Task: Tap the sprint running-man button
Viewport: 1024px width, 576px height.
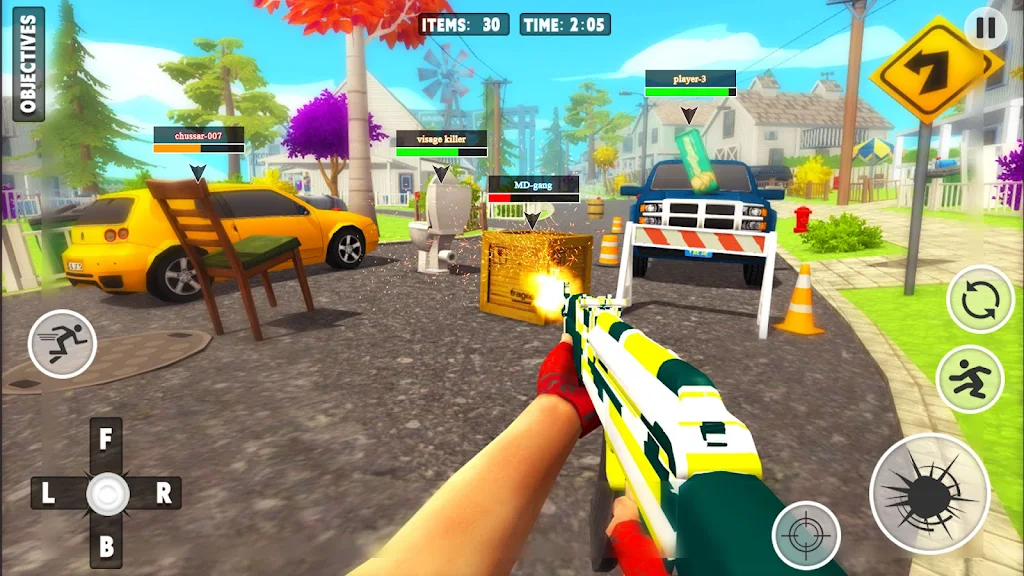Action: [62, 344]
